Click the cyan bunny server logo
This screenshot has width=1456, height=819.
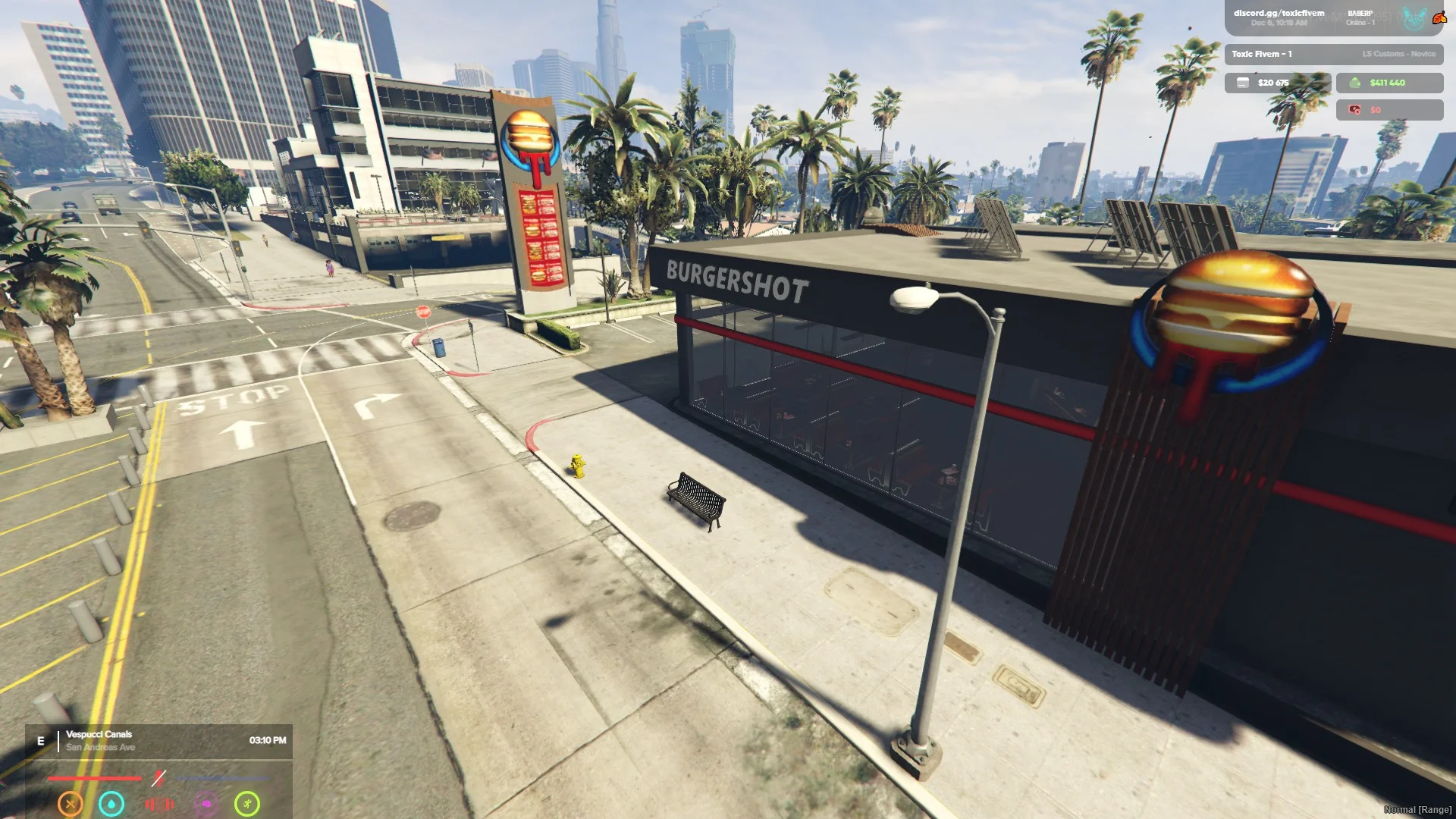pyautogui.click(x=1414, y=18)
